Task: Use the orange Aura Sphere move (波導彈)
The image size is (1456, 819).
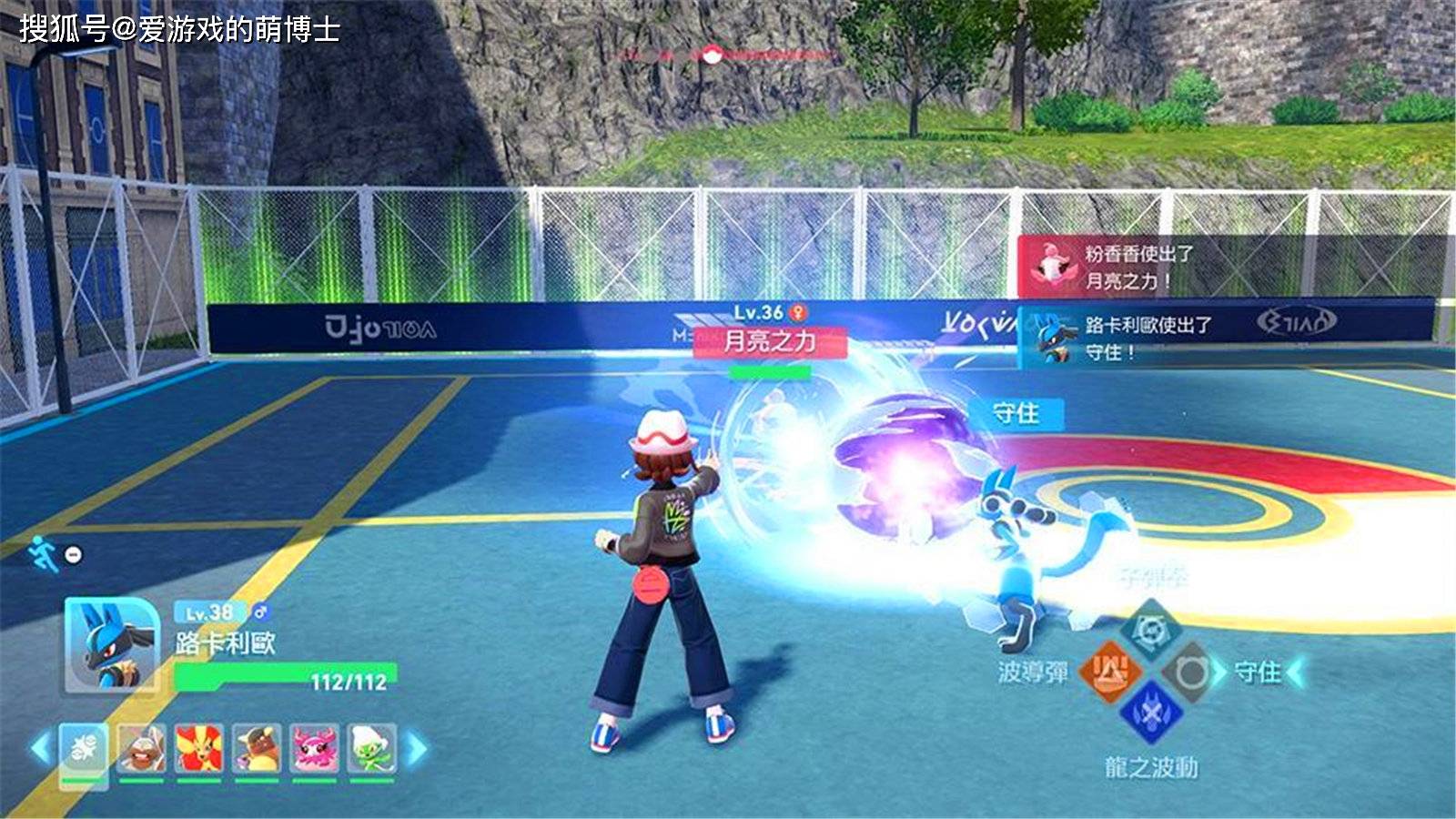Action: (x=1109, y=672)
